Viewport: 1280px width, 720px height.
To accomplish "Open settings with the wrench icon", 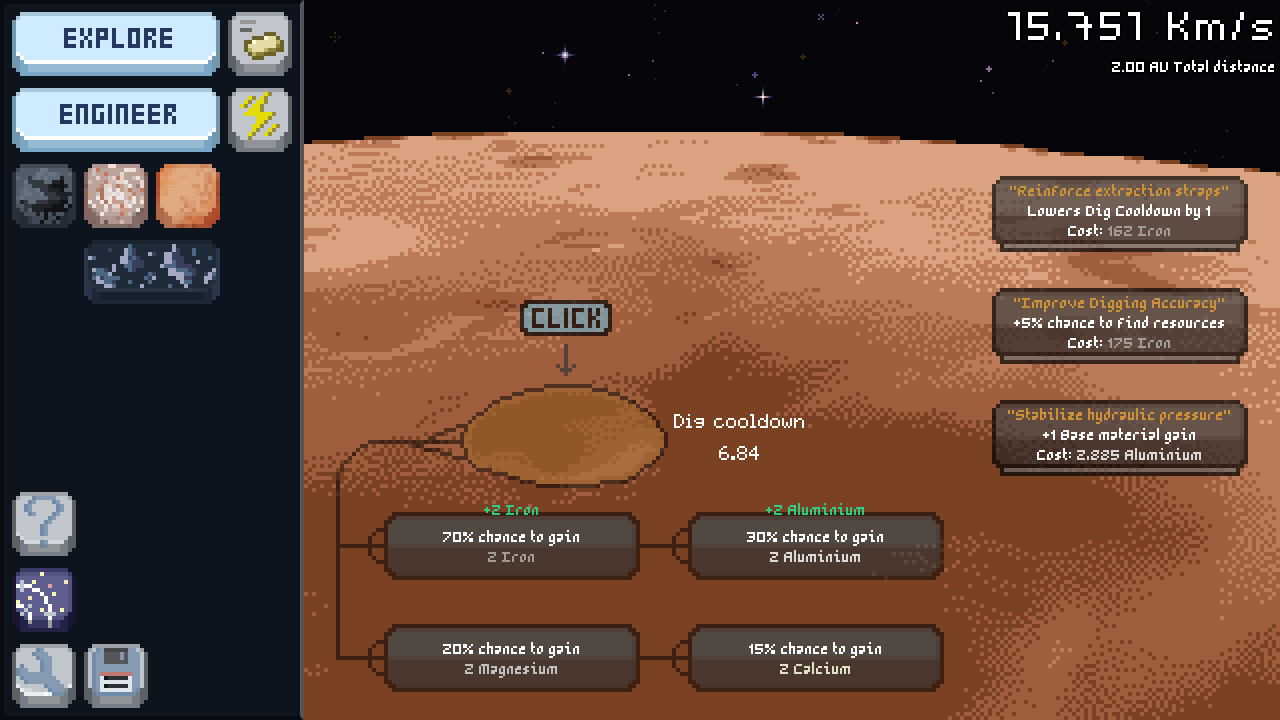I will pos(43,674).
